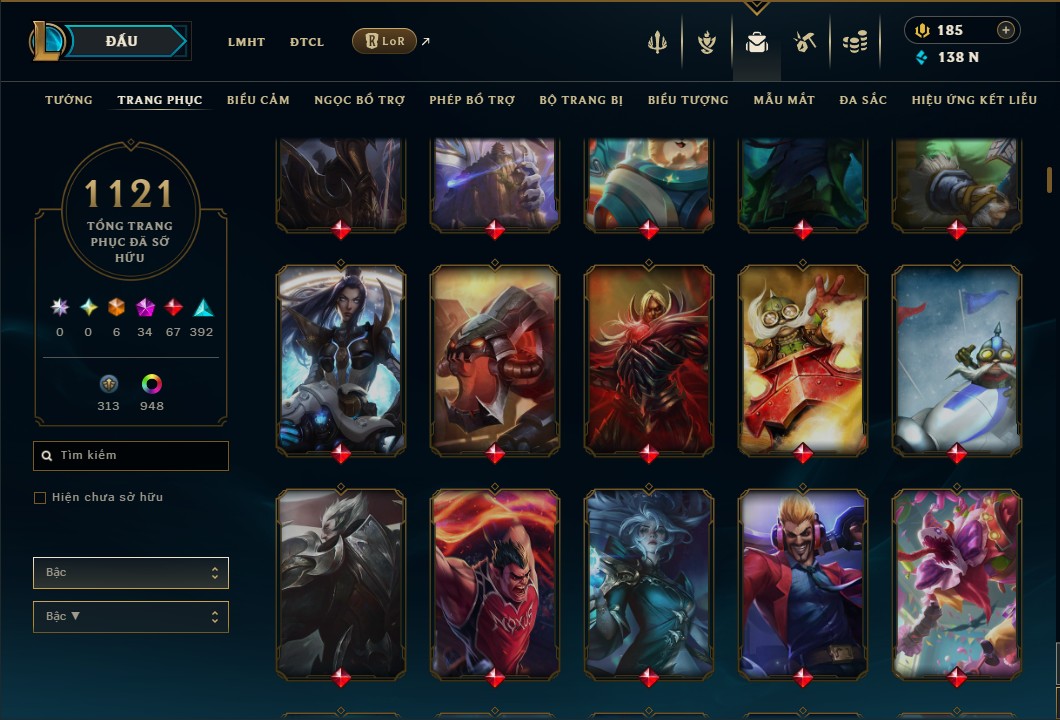Click the plus button to buy RP
Screen dimensions: 1060x720
coord(1005,30)
